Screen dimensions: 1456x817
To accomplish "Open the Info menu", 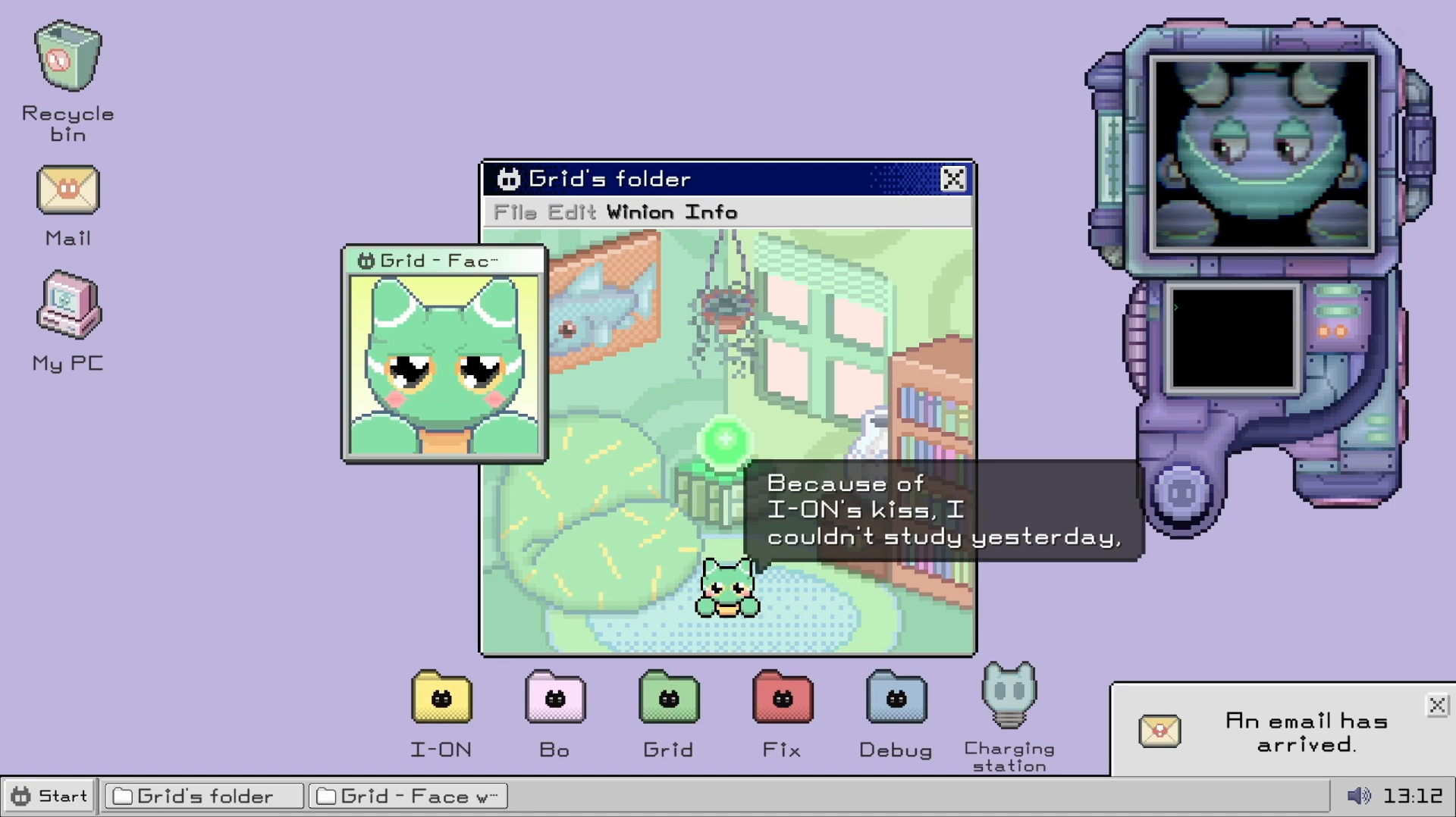I will click(711, 212).
